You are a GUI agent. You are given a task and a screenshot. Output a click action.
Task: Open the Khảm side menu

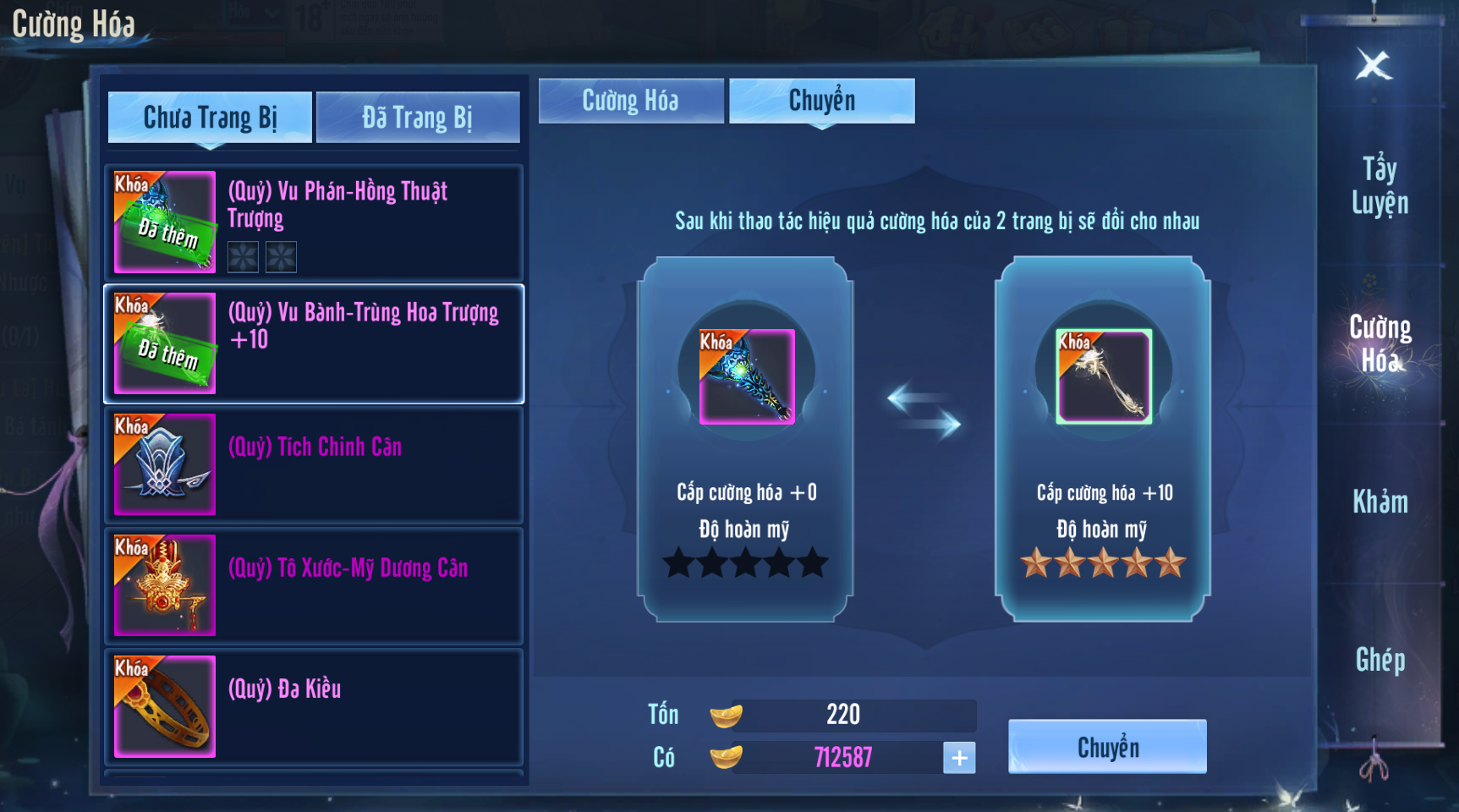coord(1379,502)
